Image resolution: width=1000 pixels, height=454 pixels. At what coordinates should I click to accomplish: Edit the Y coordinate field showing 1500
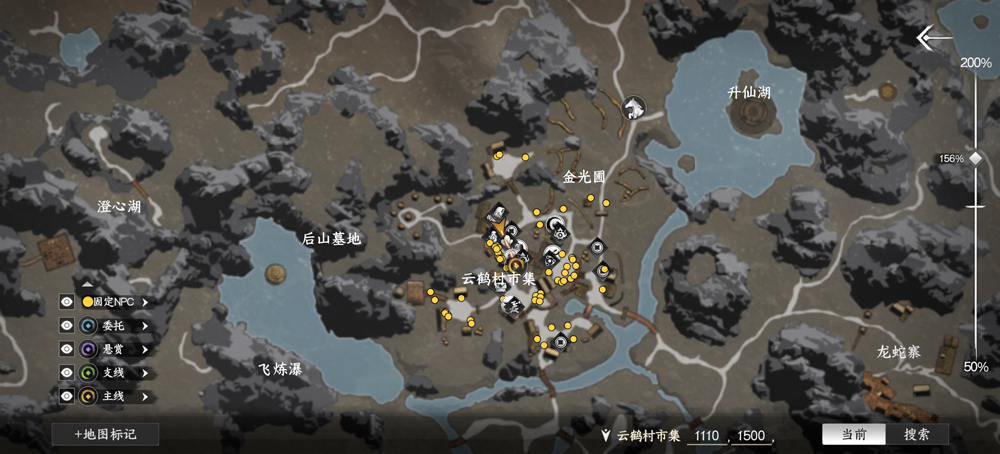[753, 435]
